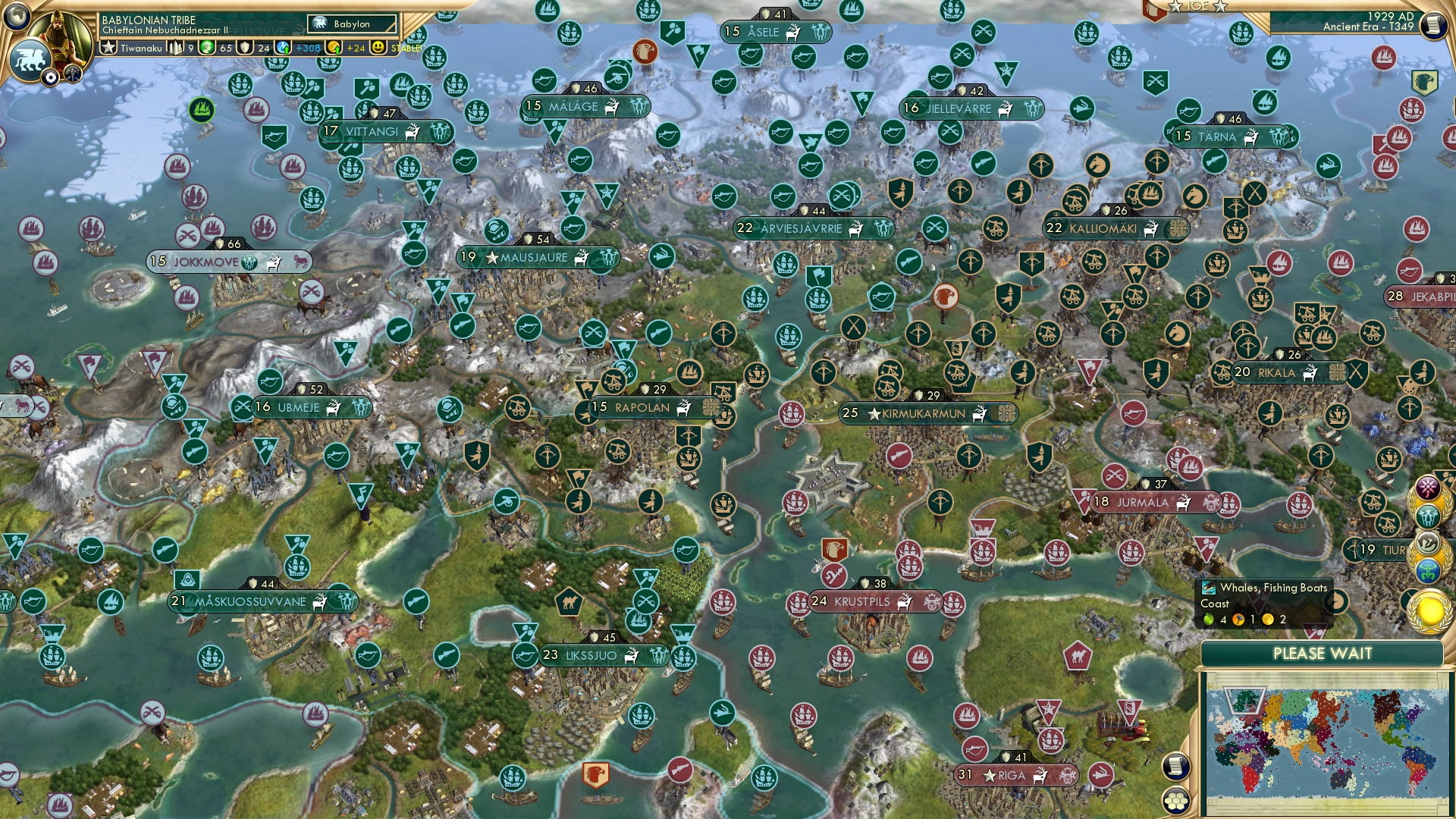Open the settings gear menu

click(51, 77)
